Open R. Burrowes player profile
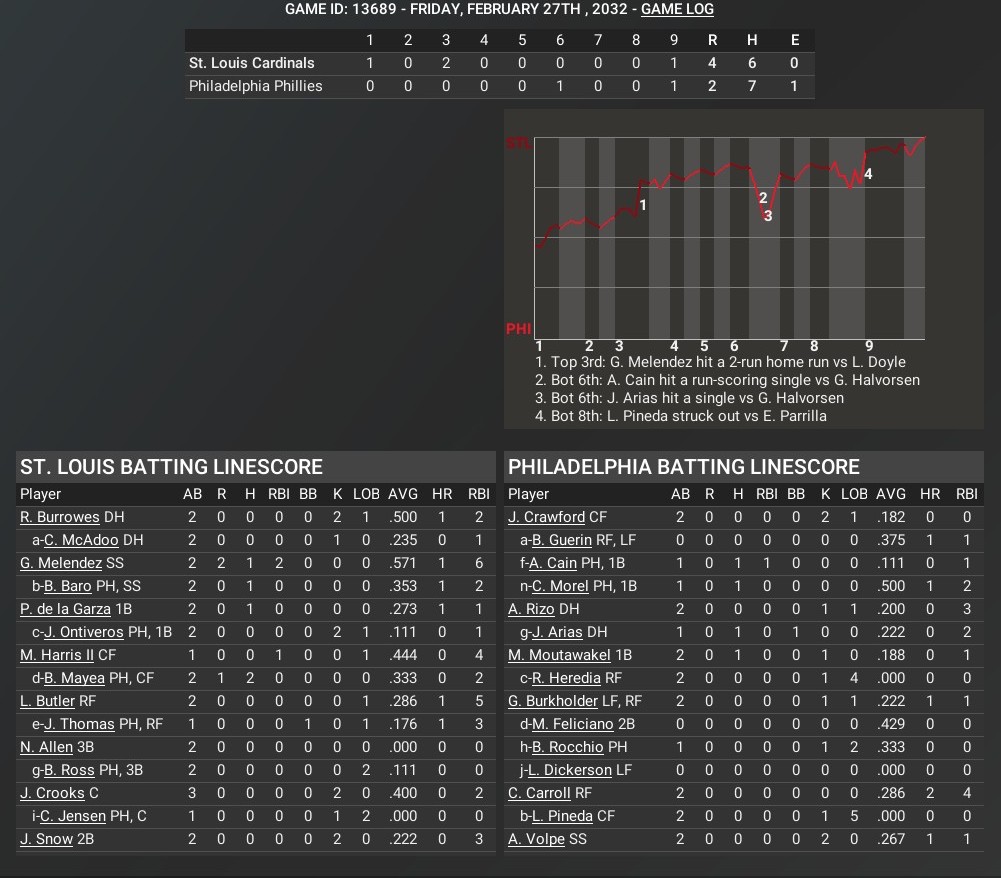This screenshot has height=878, width=1001. [x=60, y=517]
